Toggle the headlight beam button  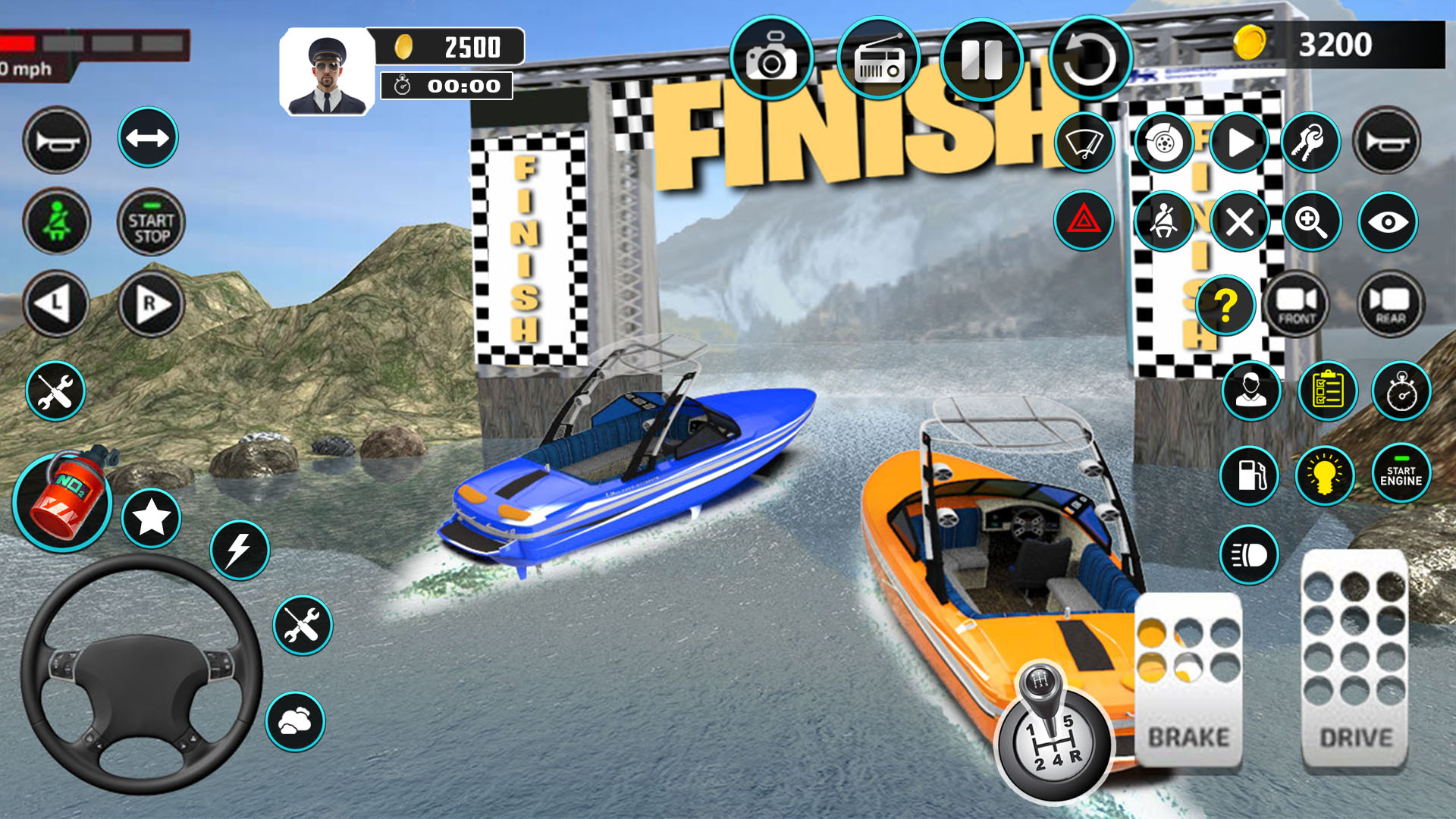click(x=1249, y=555)
